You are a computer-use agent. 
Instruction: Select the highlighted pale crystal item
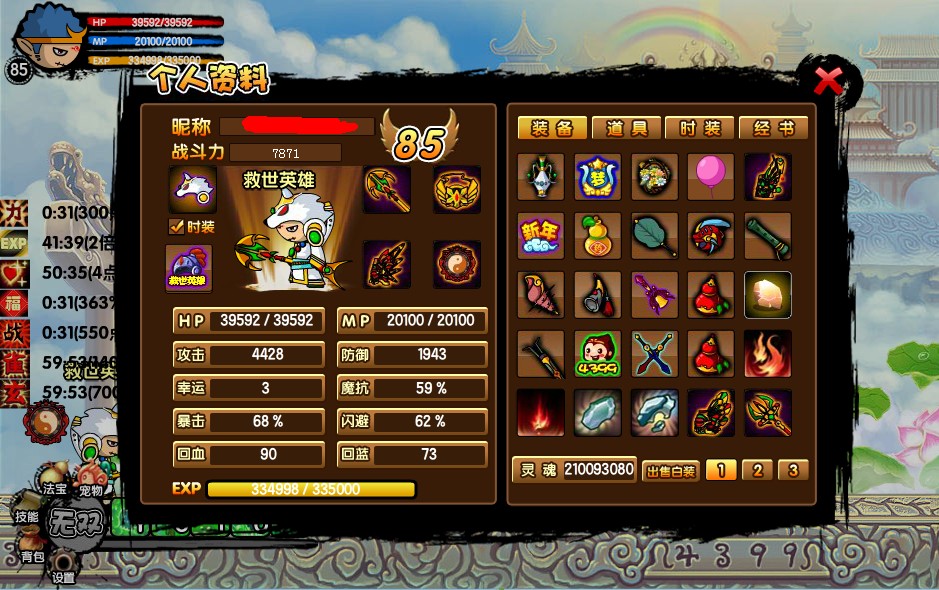pos(768,295)
